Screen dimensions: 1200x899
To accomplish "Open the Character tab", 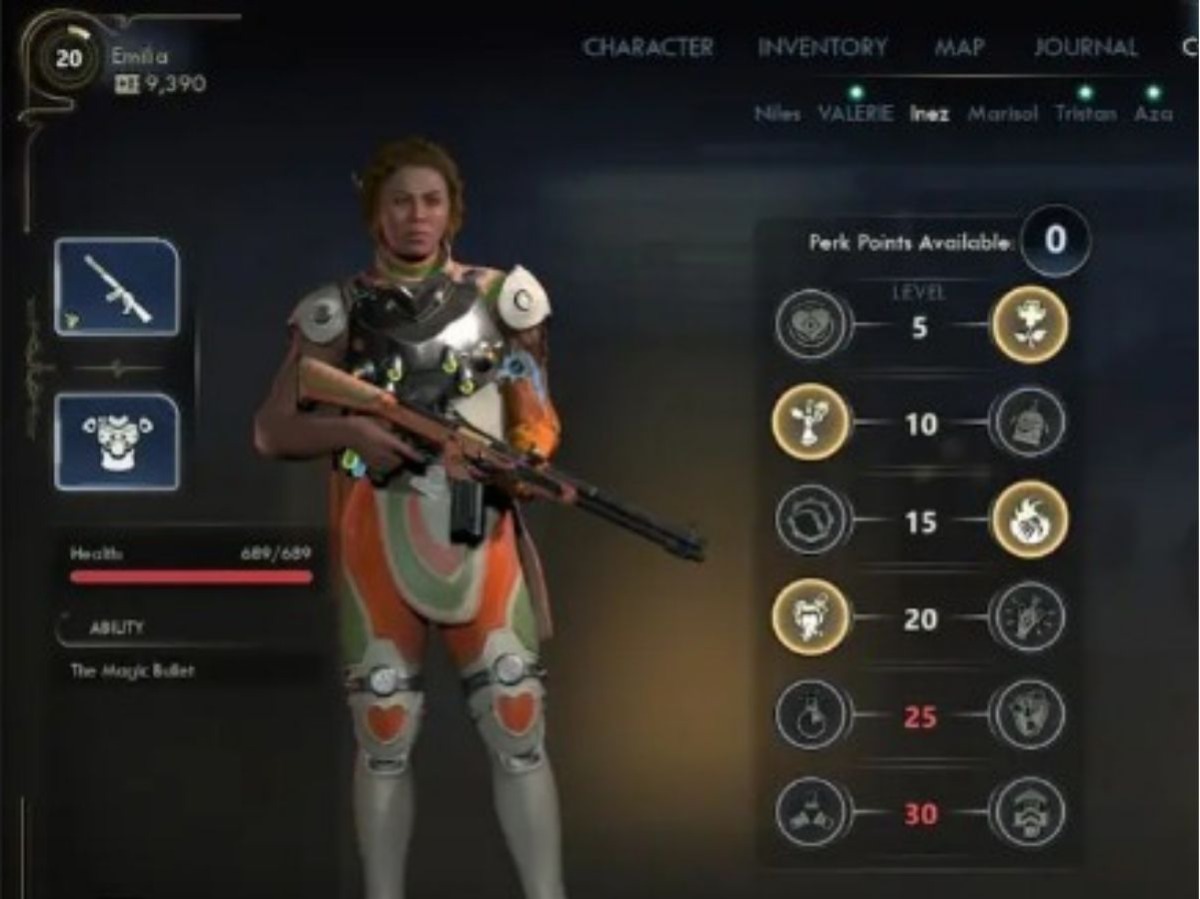I will [x=648, y=47].
